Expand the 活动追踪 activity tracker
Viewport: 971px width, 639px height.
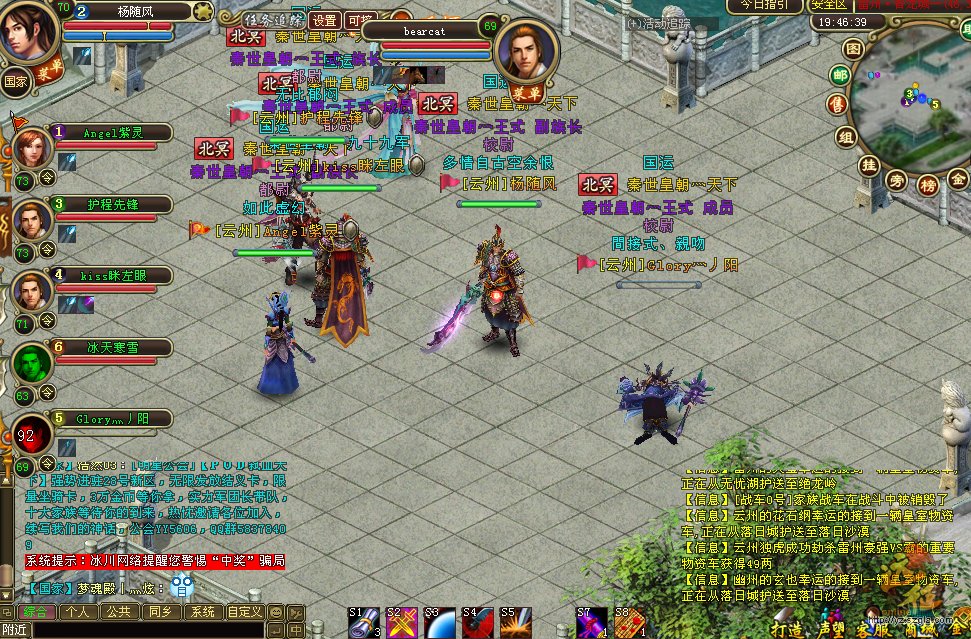tap(661, 22)
